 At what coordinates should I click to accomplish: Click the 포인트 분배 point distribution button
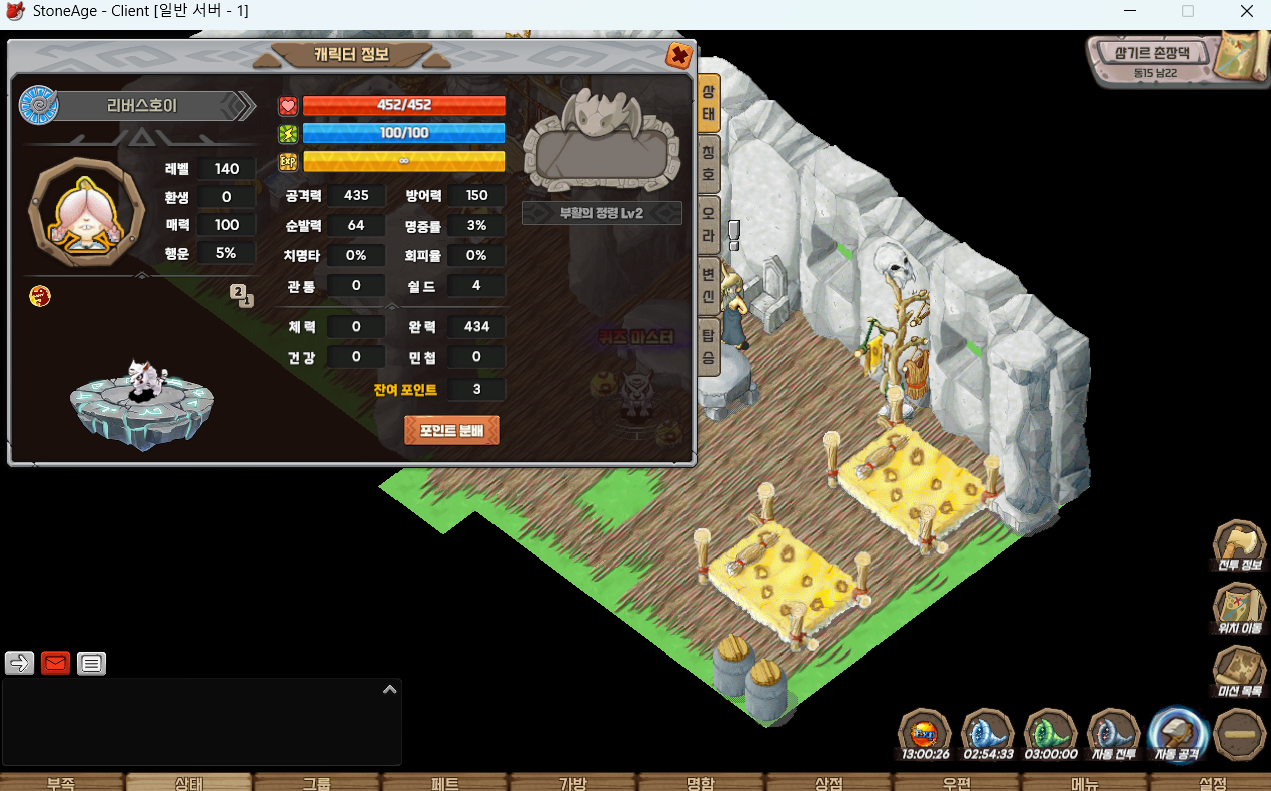pos(452,431)
